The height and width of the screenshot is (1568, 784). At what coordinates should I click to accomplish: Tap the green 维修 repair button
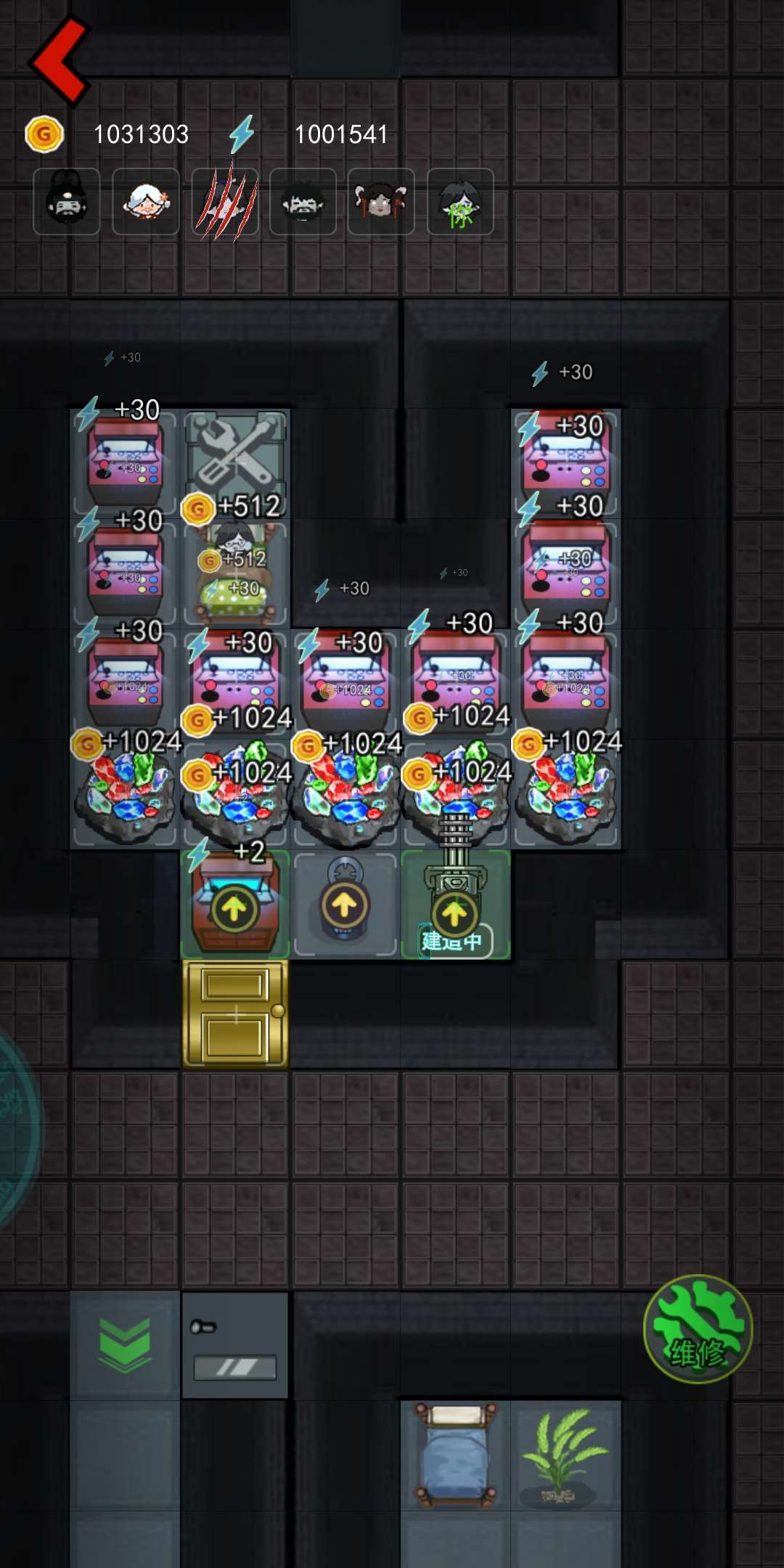click(x=697, y=1328)
